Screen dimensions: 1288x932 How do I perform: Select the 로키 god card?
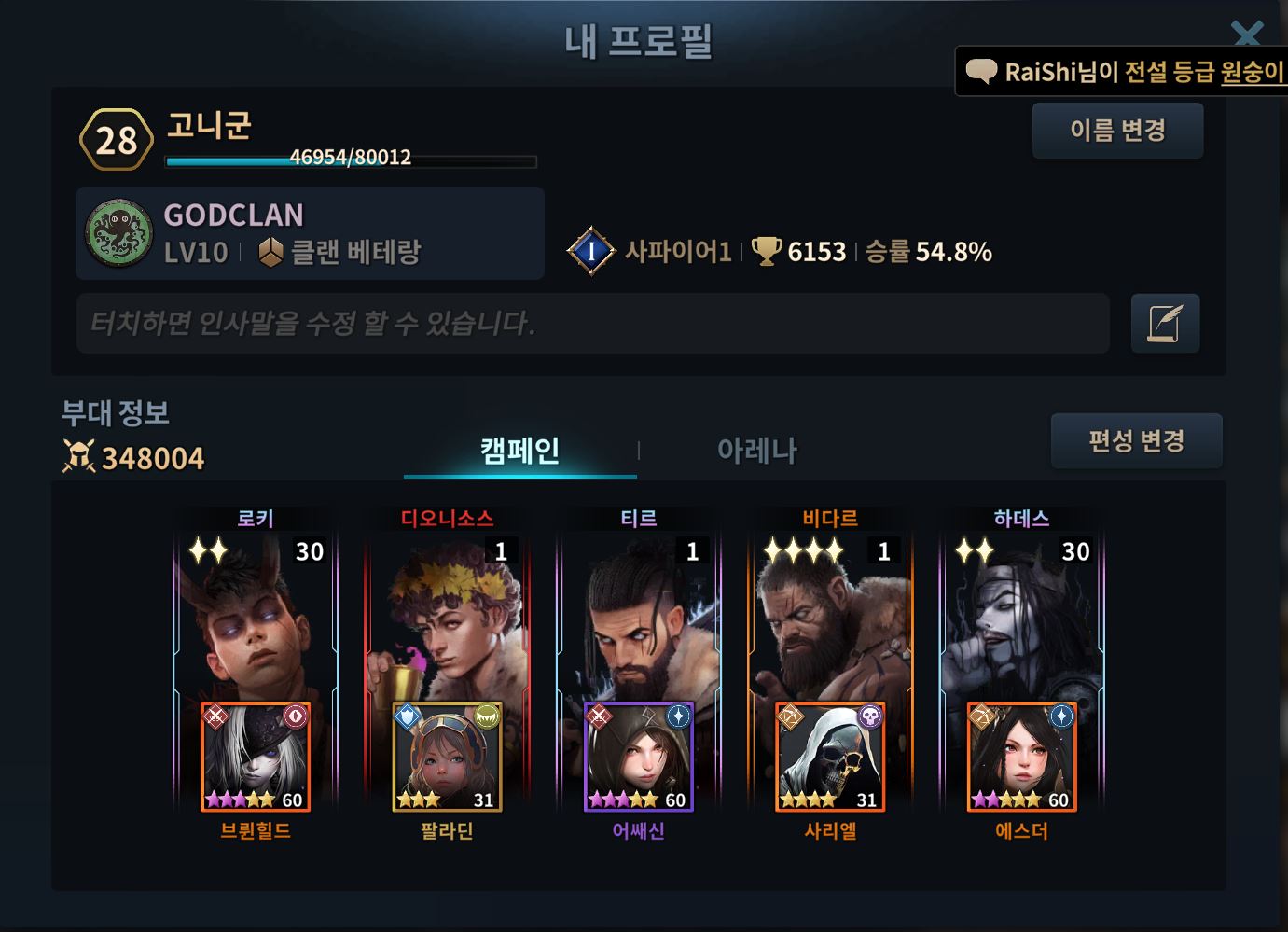coord(256,616)
